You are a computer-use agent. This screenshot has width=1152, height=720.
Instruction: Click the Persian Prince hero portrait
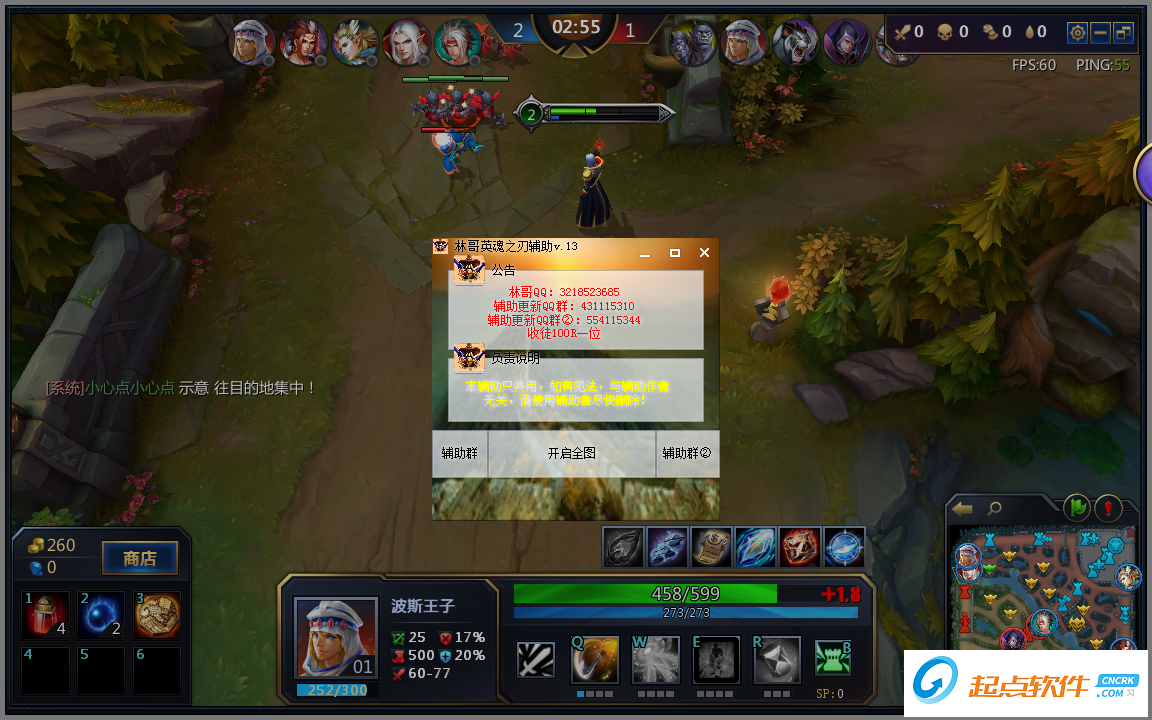[x=336, y=637]
